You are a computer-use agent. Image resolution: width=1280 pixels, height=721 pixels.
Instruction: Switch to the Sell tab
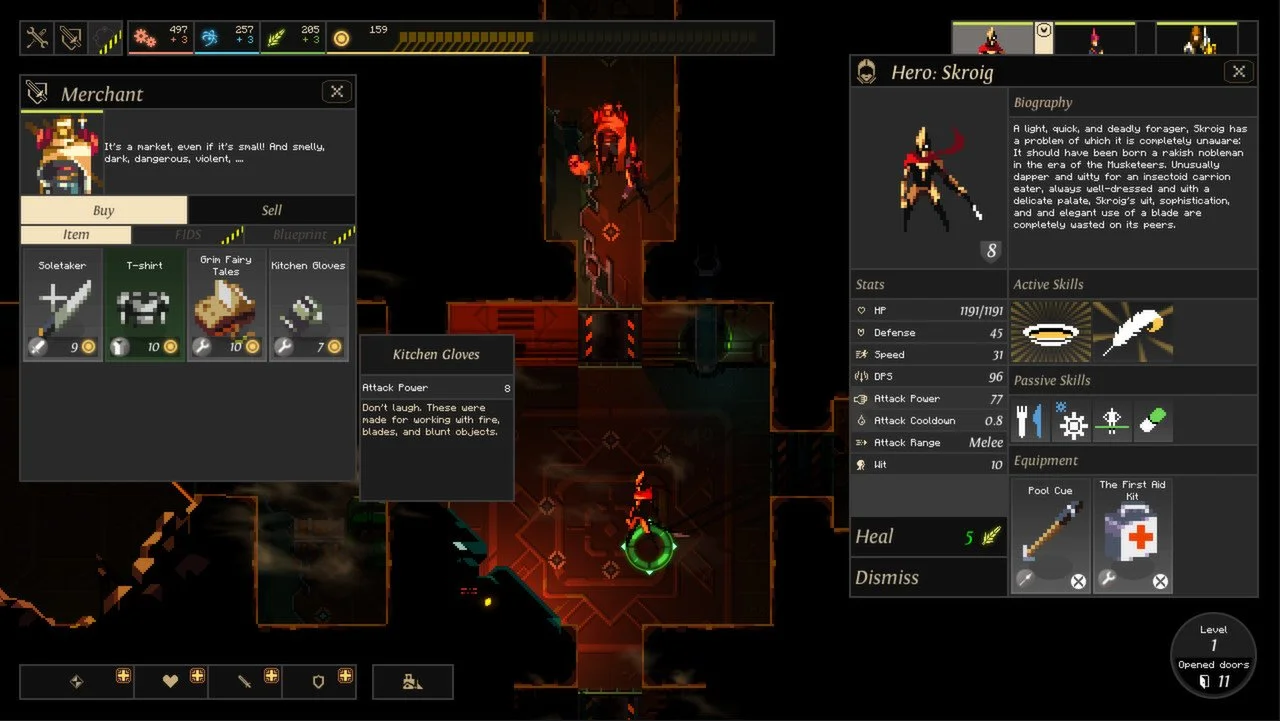[x=271, y=210]
